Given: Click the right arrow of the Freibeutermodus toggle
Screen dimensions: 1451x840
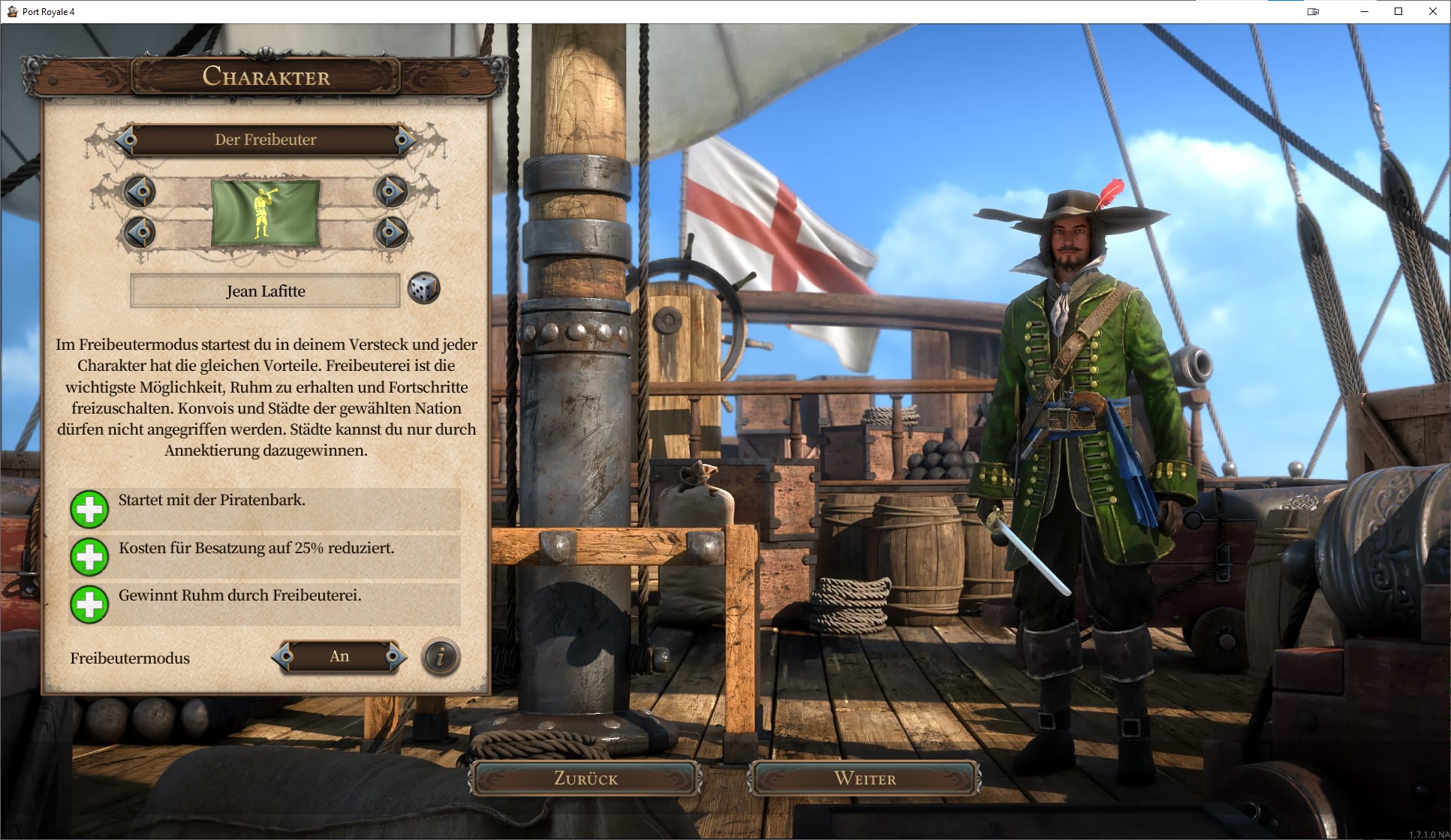Looking at the screenshot, I should pos(393,655).
